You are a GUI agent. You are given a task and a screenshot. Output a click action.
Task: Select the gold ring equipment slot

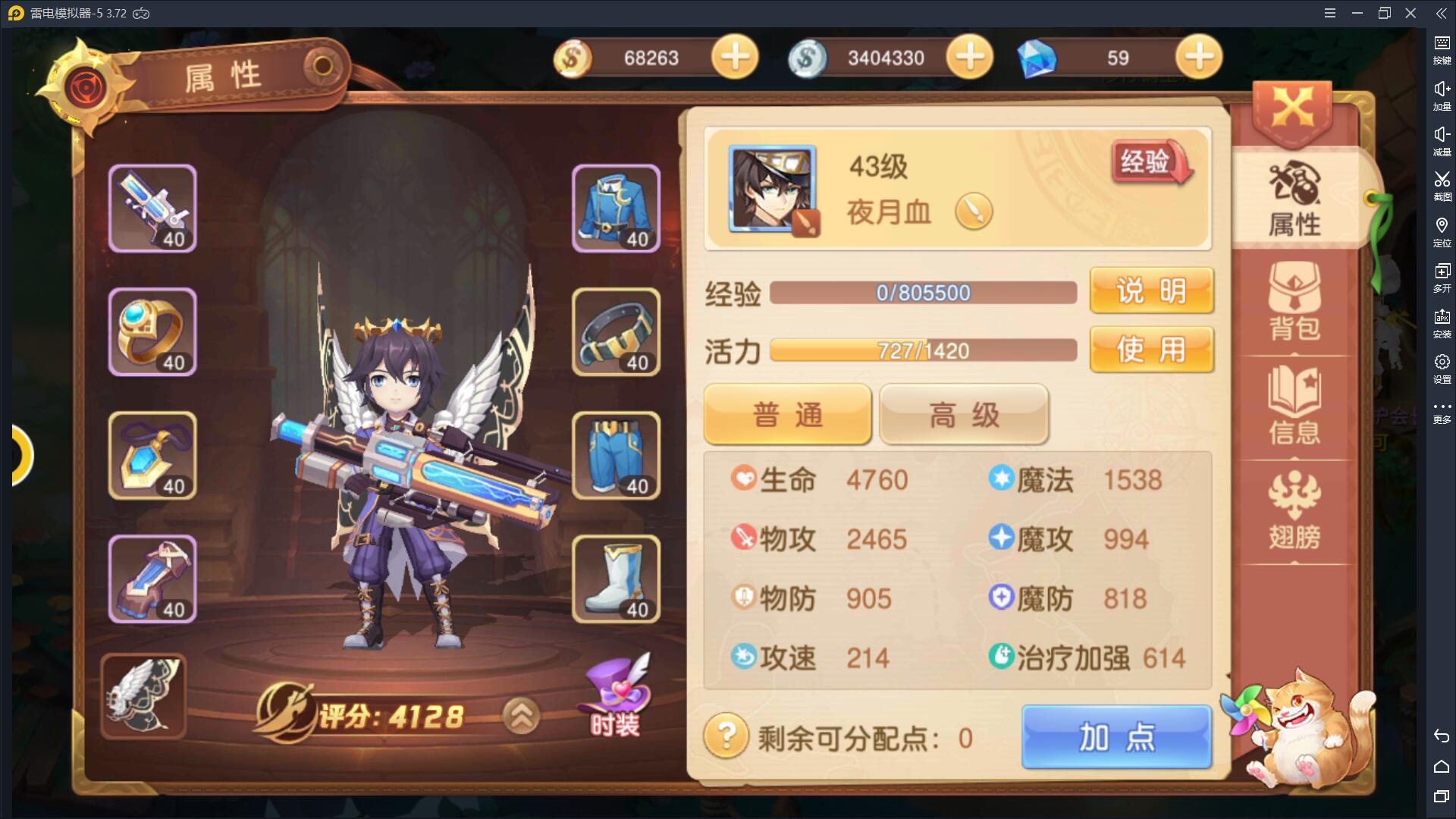[152, 332]
